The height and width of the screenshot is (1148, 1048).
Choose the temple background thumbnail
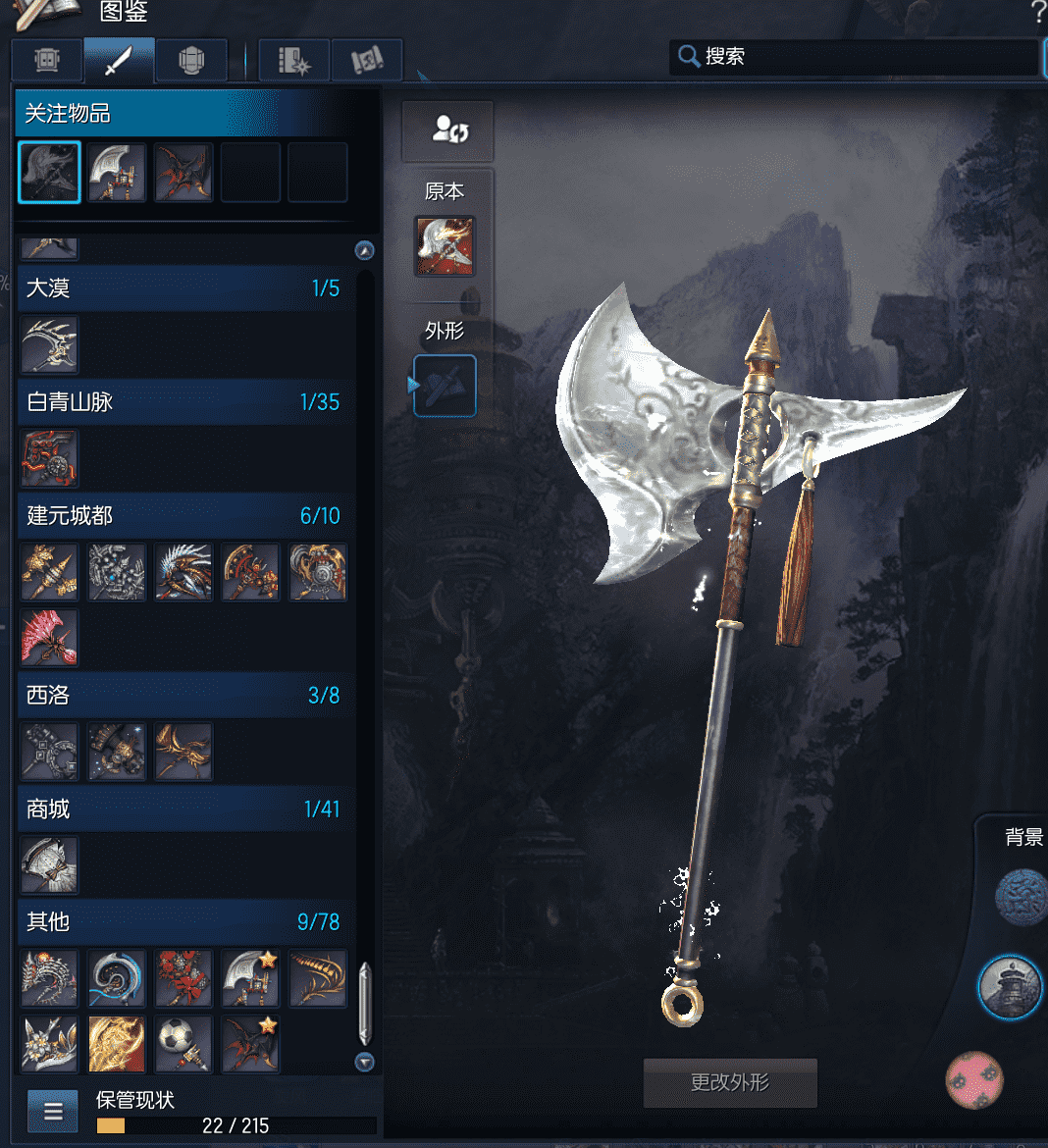coord(1010,987)
